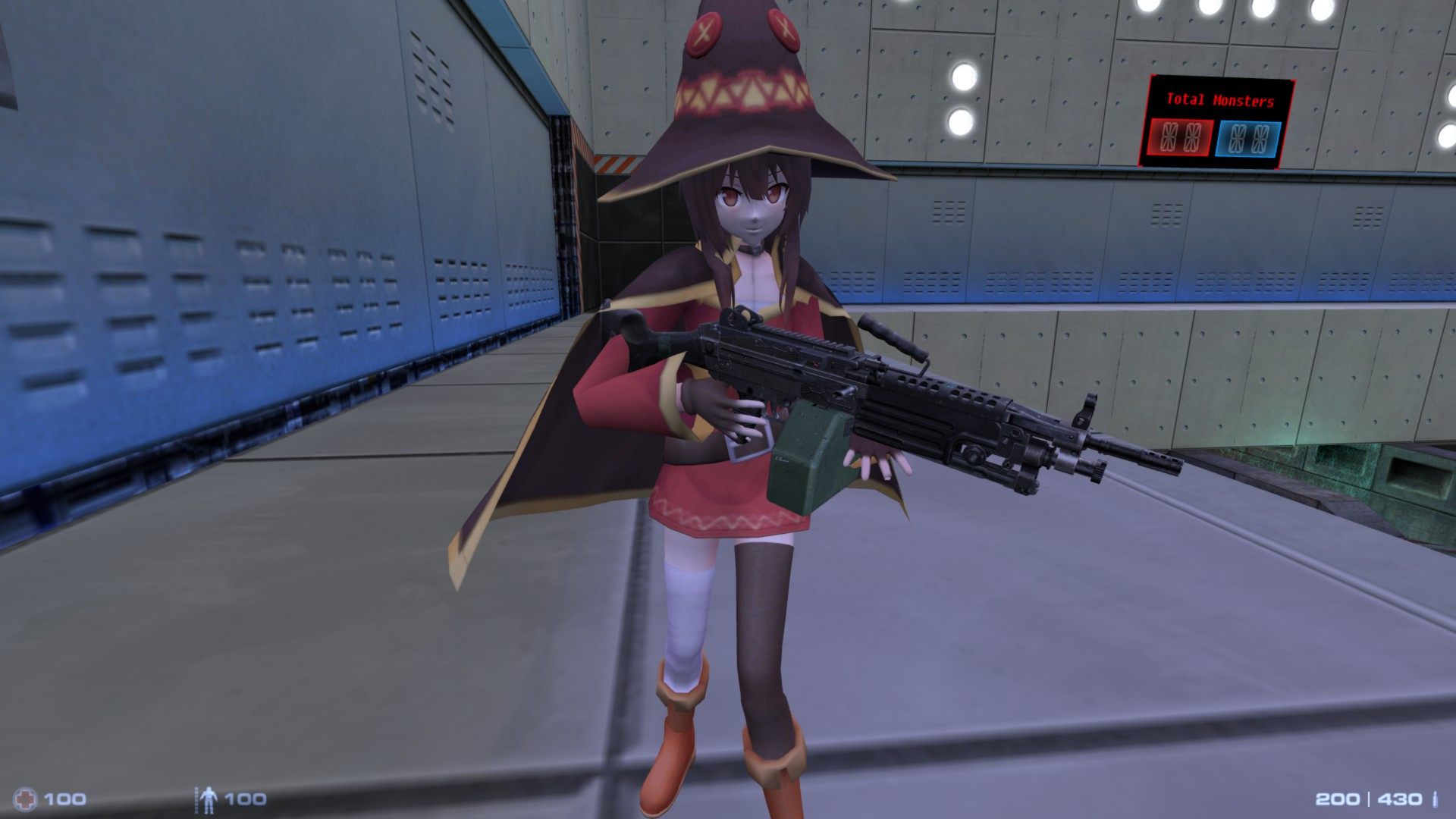Click the divider between ammo counts
The height and width of the screenshot is (819, 1456).
click(1369, 799)
